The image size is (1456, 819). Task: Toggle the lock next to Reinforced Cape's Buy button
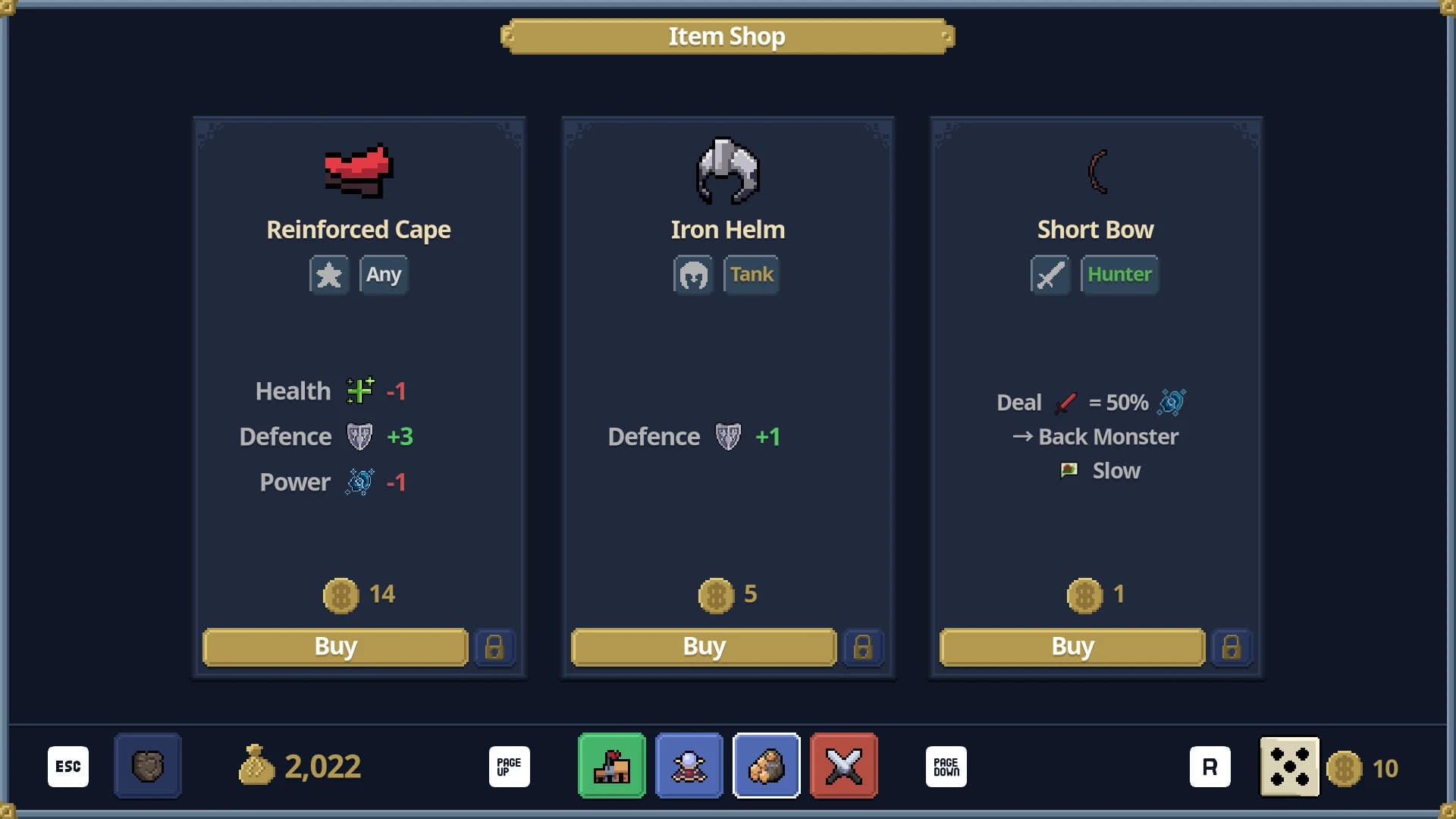pyautogui.click(x=495, y=647)
